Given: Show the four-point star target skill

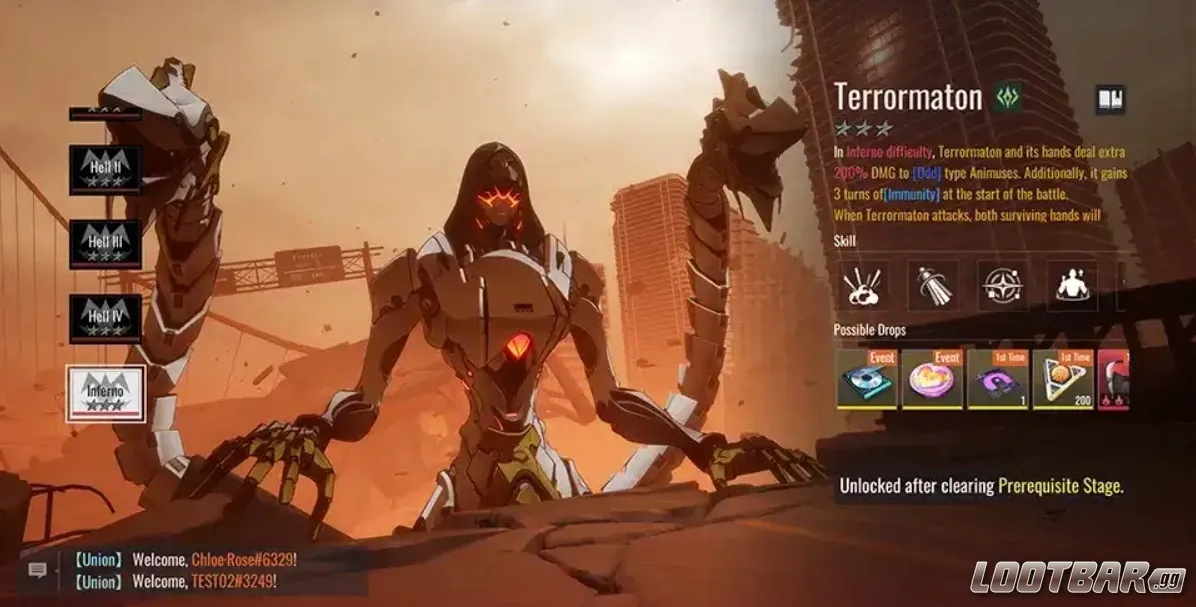Looking at the screenshot, I should 1002,286.
